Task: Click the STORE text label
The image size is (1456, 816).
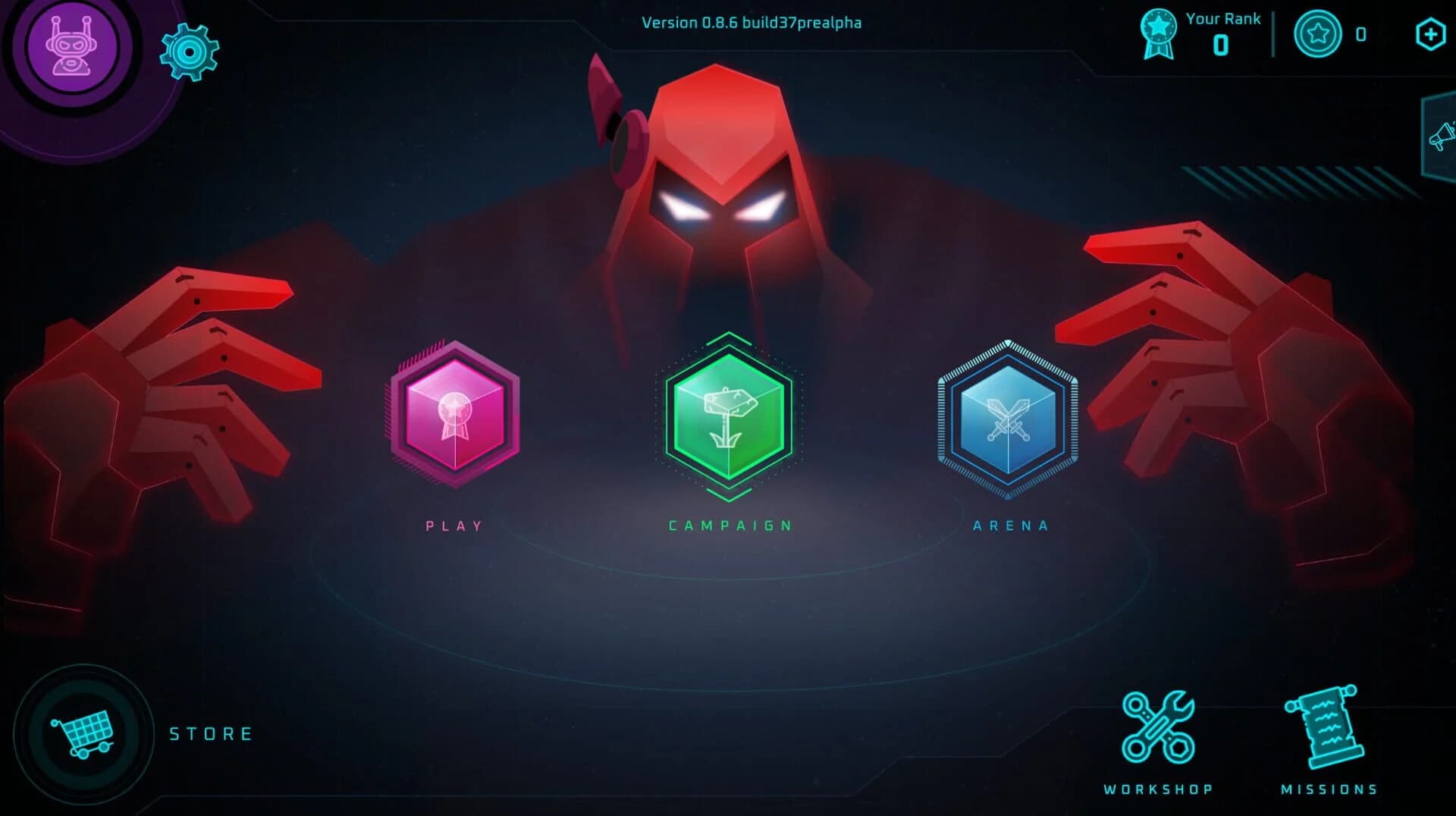Action: click(211, 733)
